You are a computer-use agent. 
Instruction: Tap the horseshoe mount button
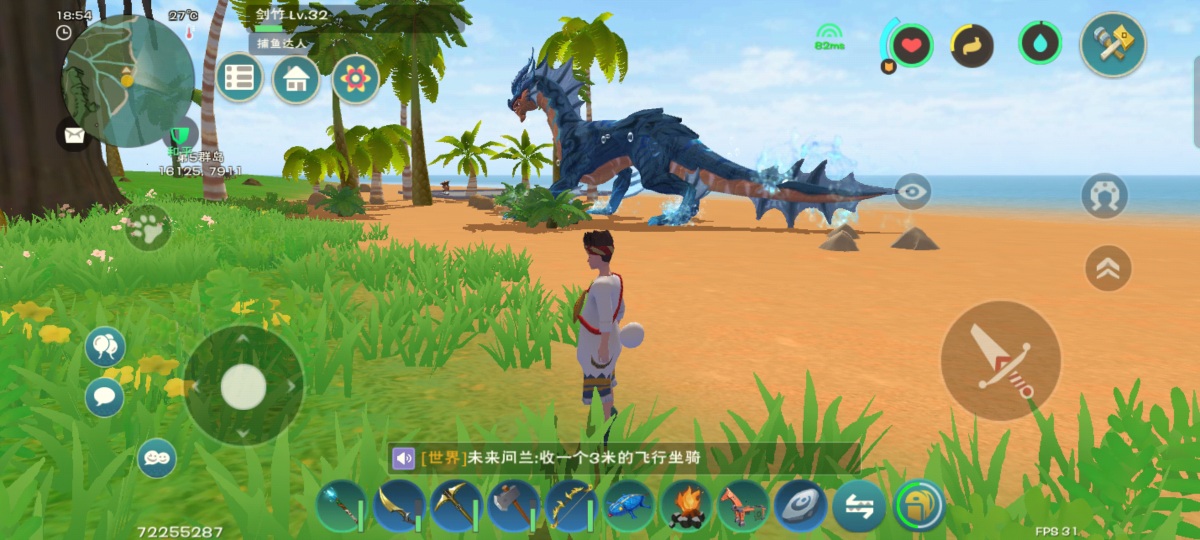coord(1104,196)
